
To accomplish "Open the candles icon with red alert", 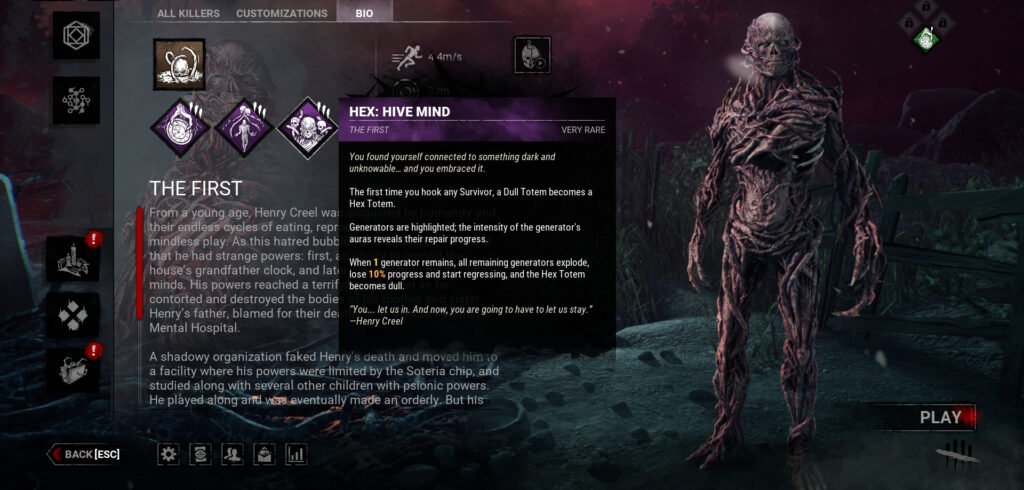I will 75,259.
